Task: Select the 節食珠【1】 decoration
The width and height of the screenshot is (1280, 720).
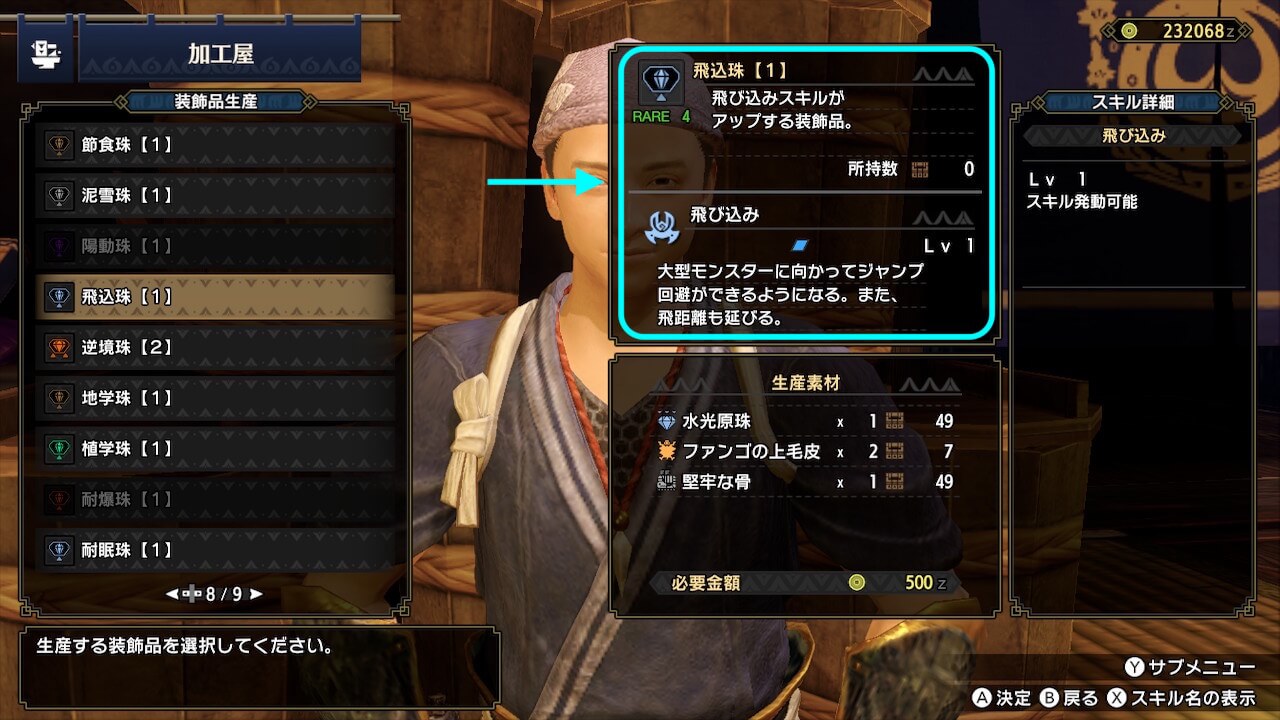Action: tap(215, 145)
